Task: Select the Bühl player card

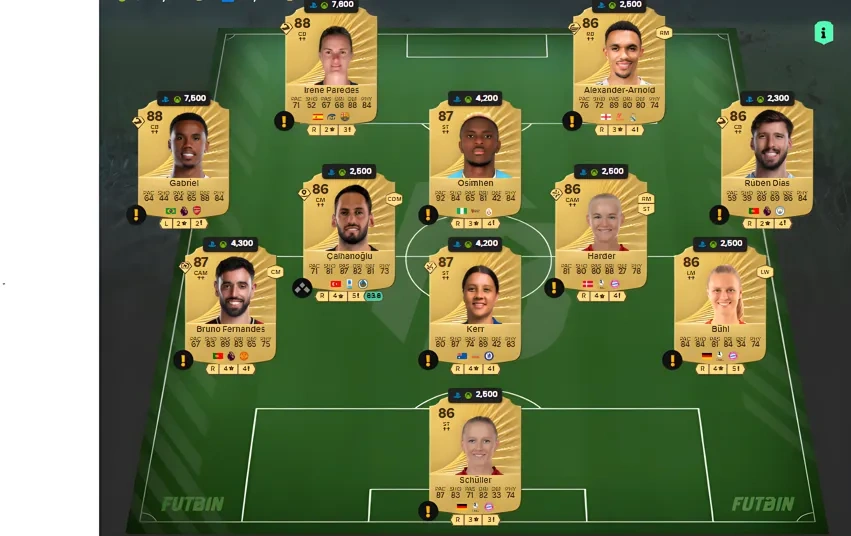Action: [x=720, y=303]
